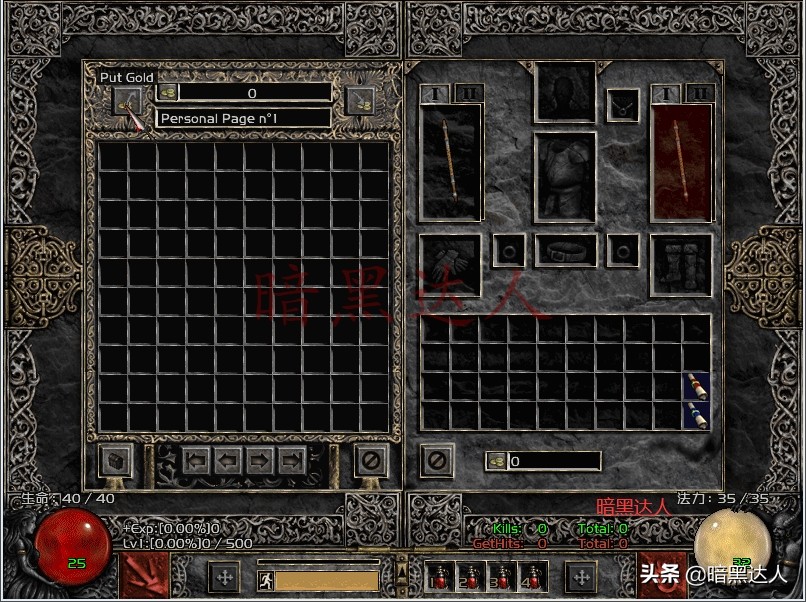Switch to weapon set II on left hand

point(468,93)
